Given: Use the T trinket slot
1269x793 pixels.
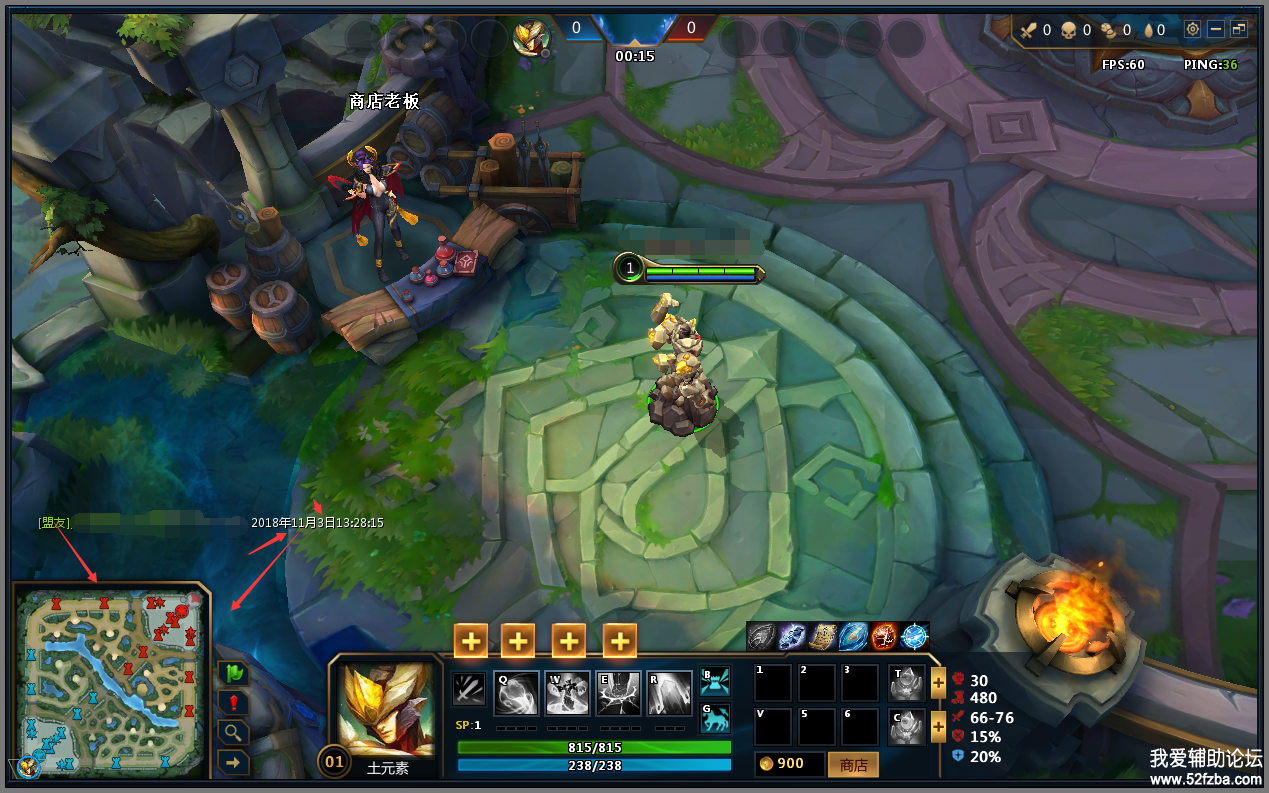Looking at the screenshot, I should coord(907,684).
